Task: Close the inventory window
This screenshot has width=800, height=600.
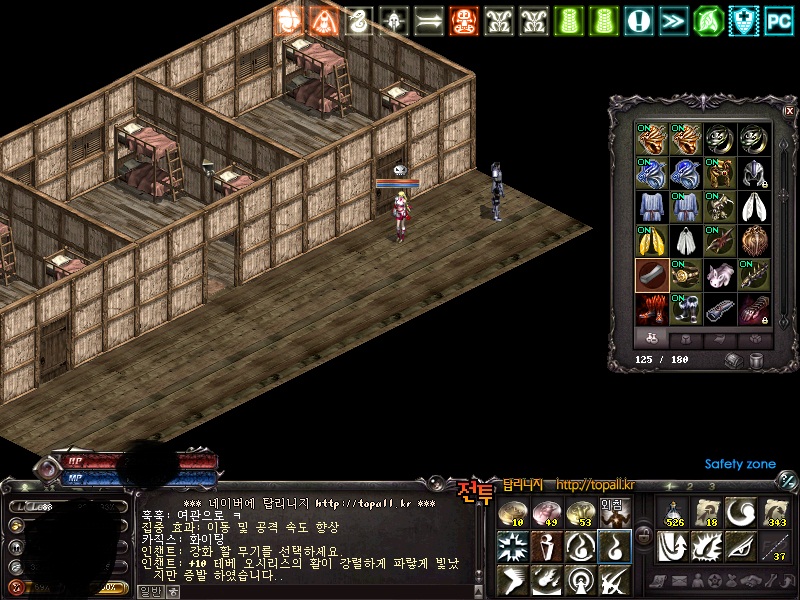Action: [x=789, y=110]
